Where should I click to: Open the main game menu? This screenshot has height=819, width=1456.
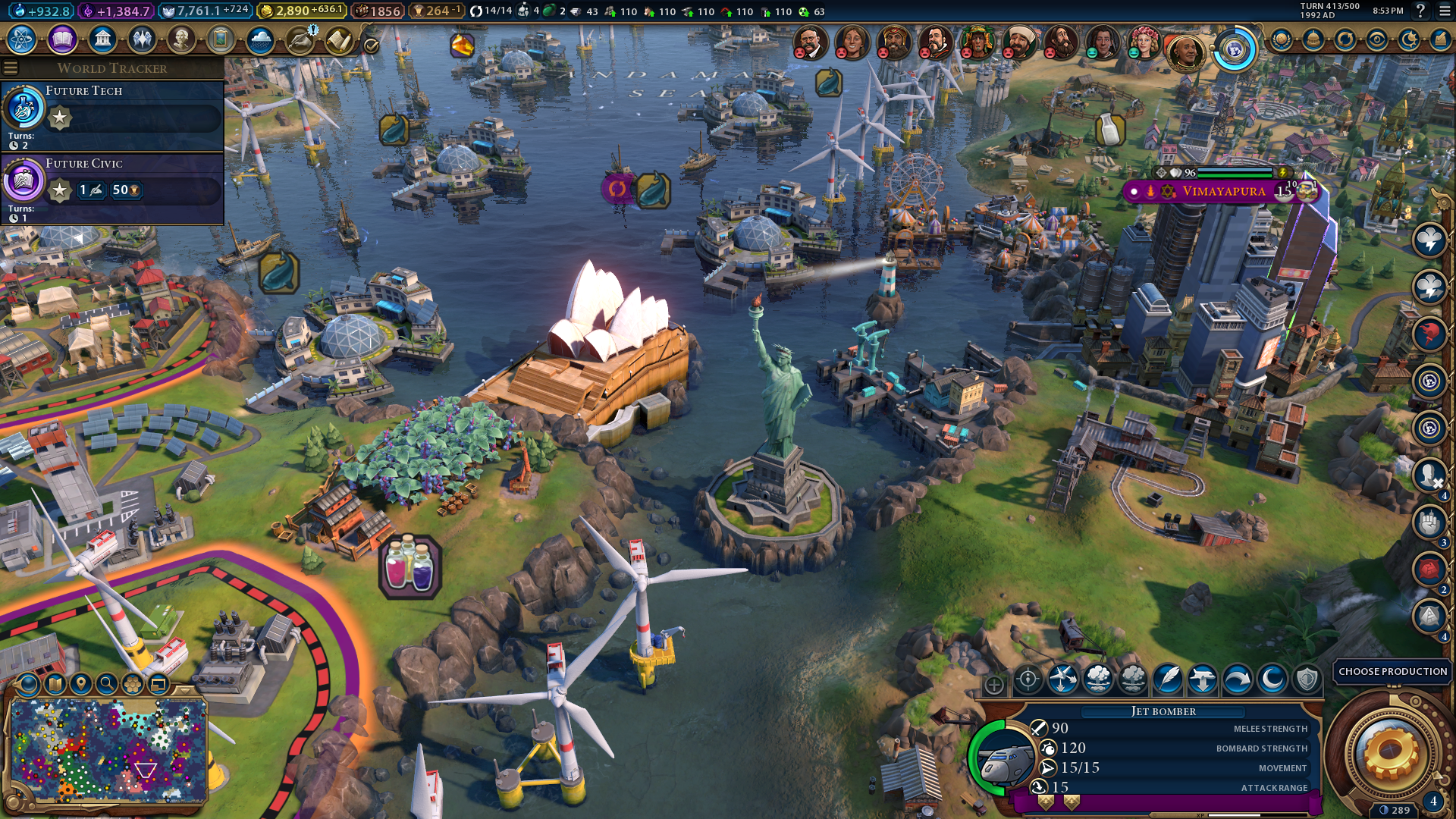pyautogui.click(x=1442, y=11)
